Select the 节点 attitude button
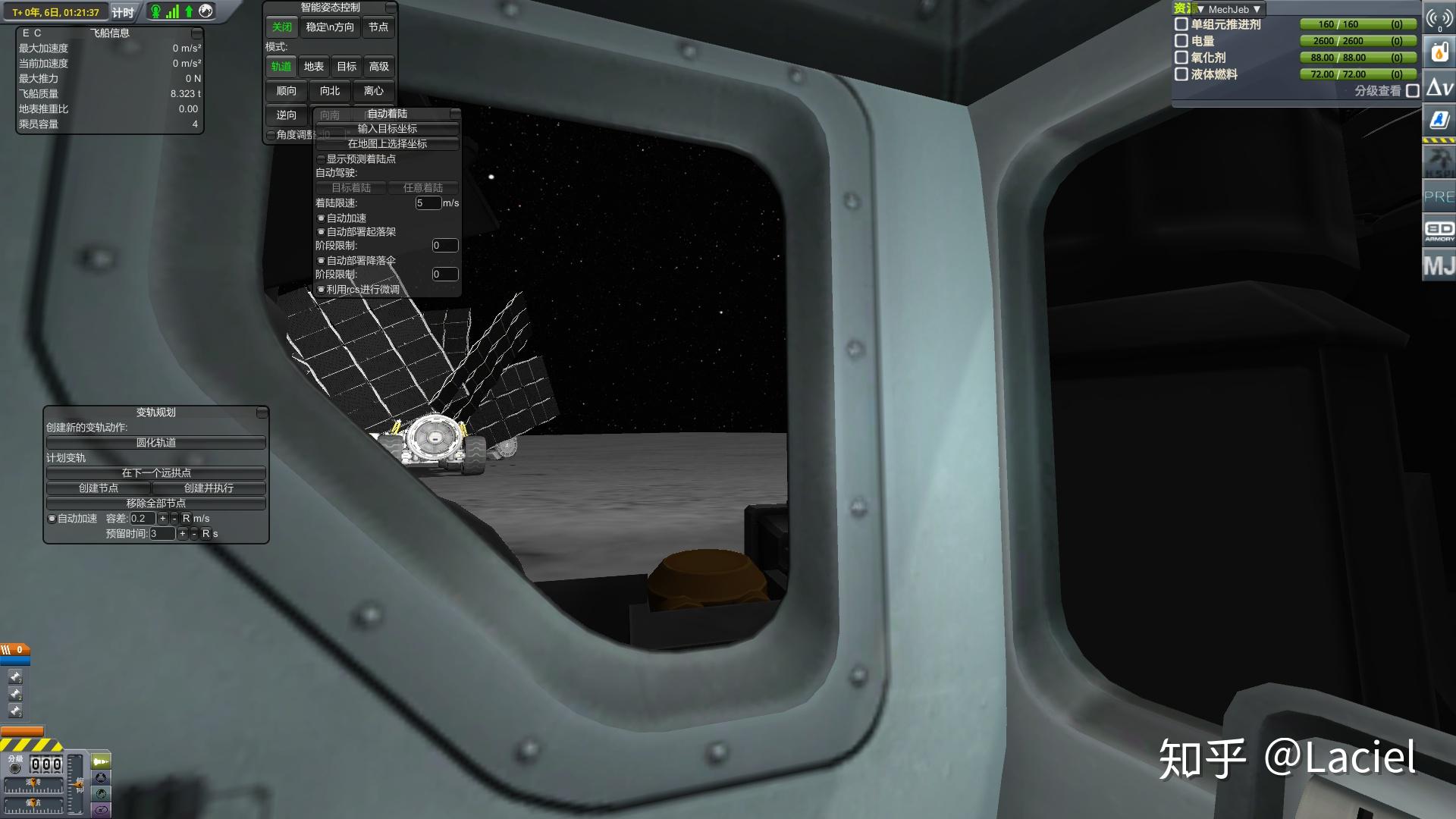This screenshot has width=1456, height=819. click(x=378, y=27)
